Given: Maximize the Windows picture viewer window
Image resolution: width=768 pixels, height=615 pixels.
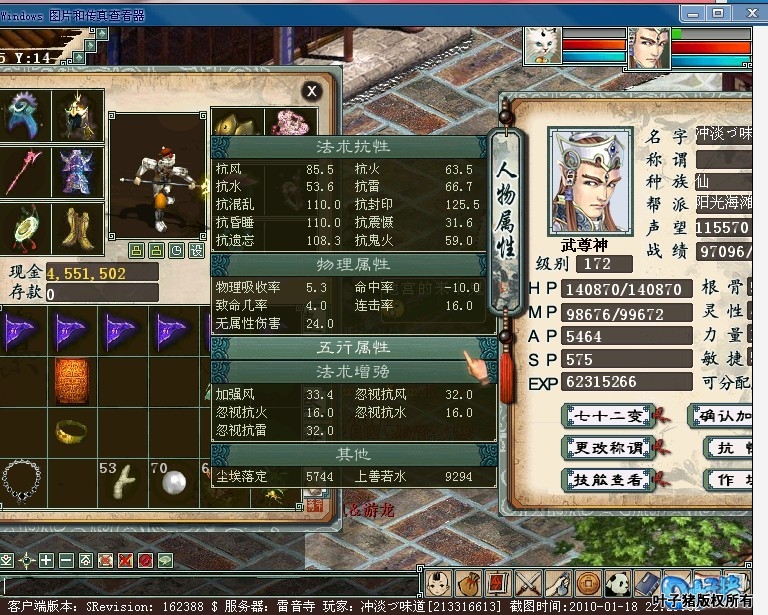Looking at the screenshot, I should click(718, 13).
